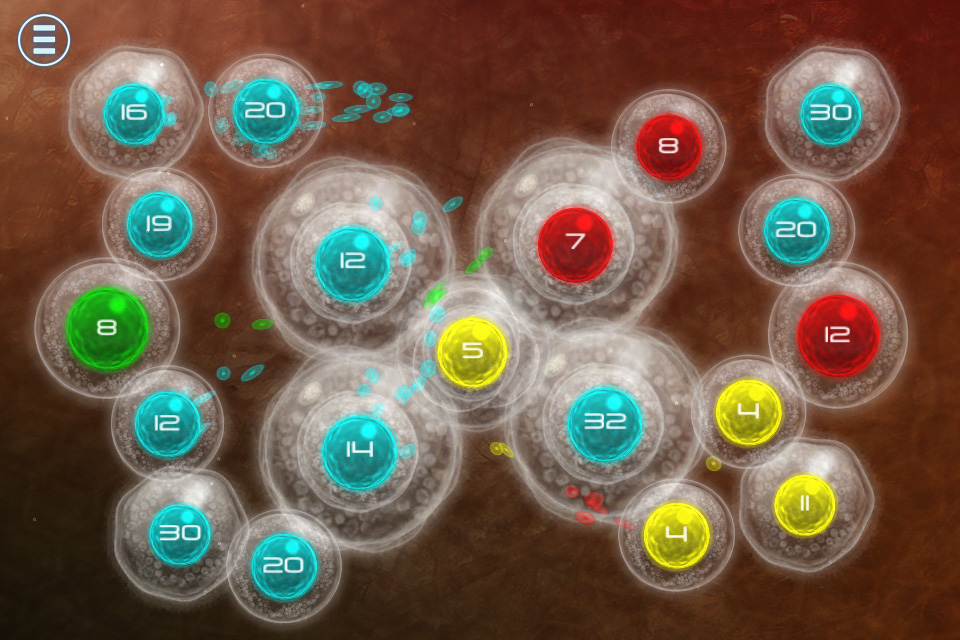Select the cyan cell numbered 16
The height and width of the screenshot is (640, 960).
pyautogui.click(x=134, y=113)
